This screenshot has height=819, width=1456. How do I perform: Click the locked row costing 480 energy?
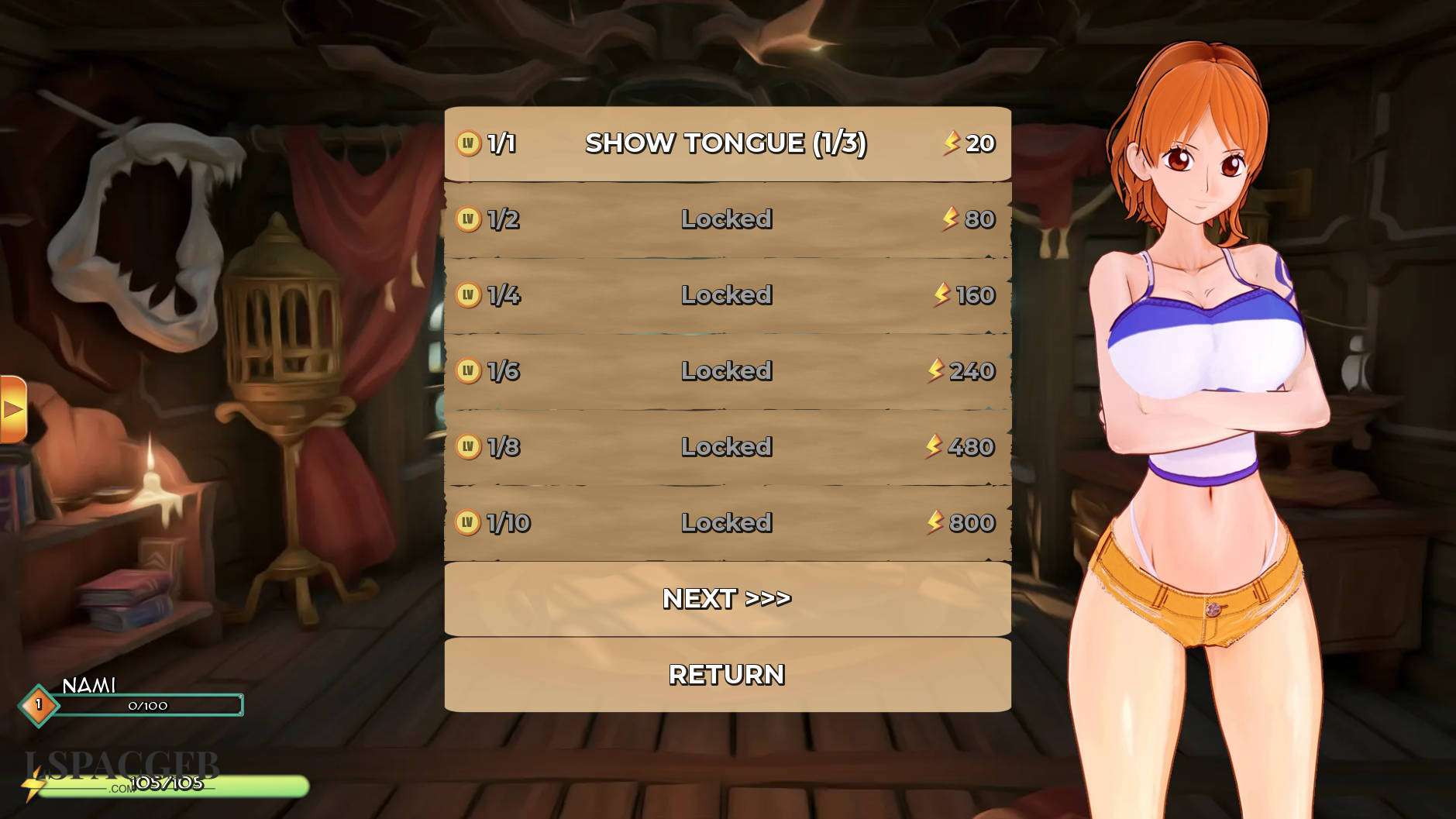pyautogui.click(x=727, y=447)
